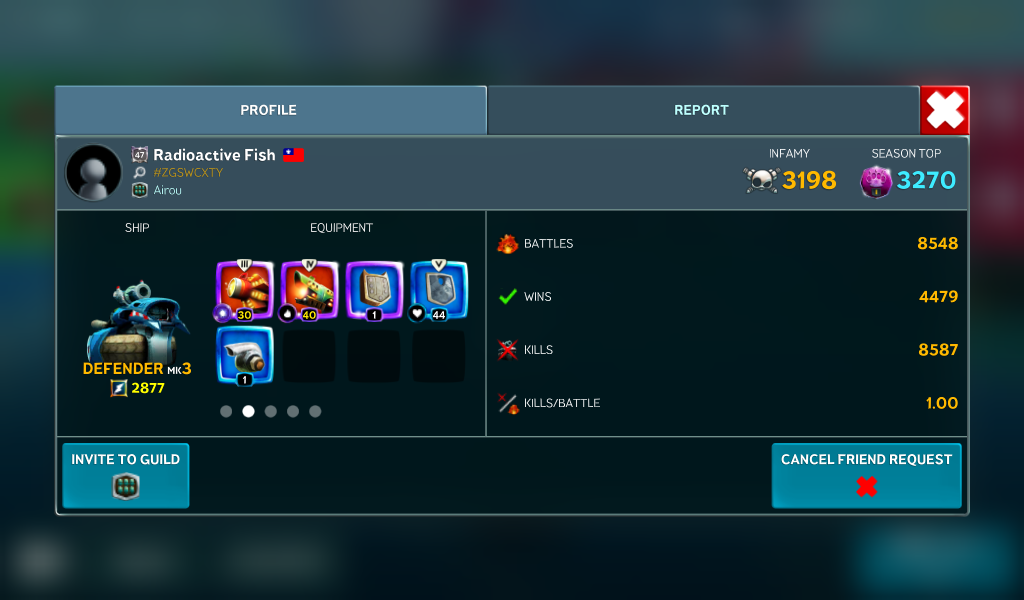Inspect the green flare gun level 40 item
The image size is (1024, 600).
coord(310,291)
